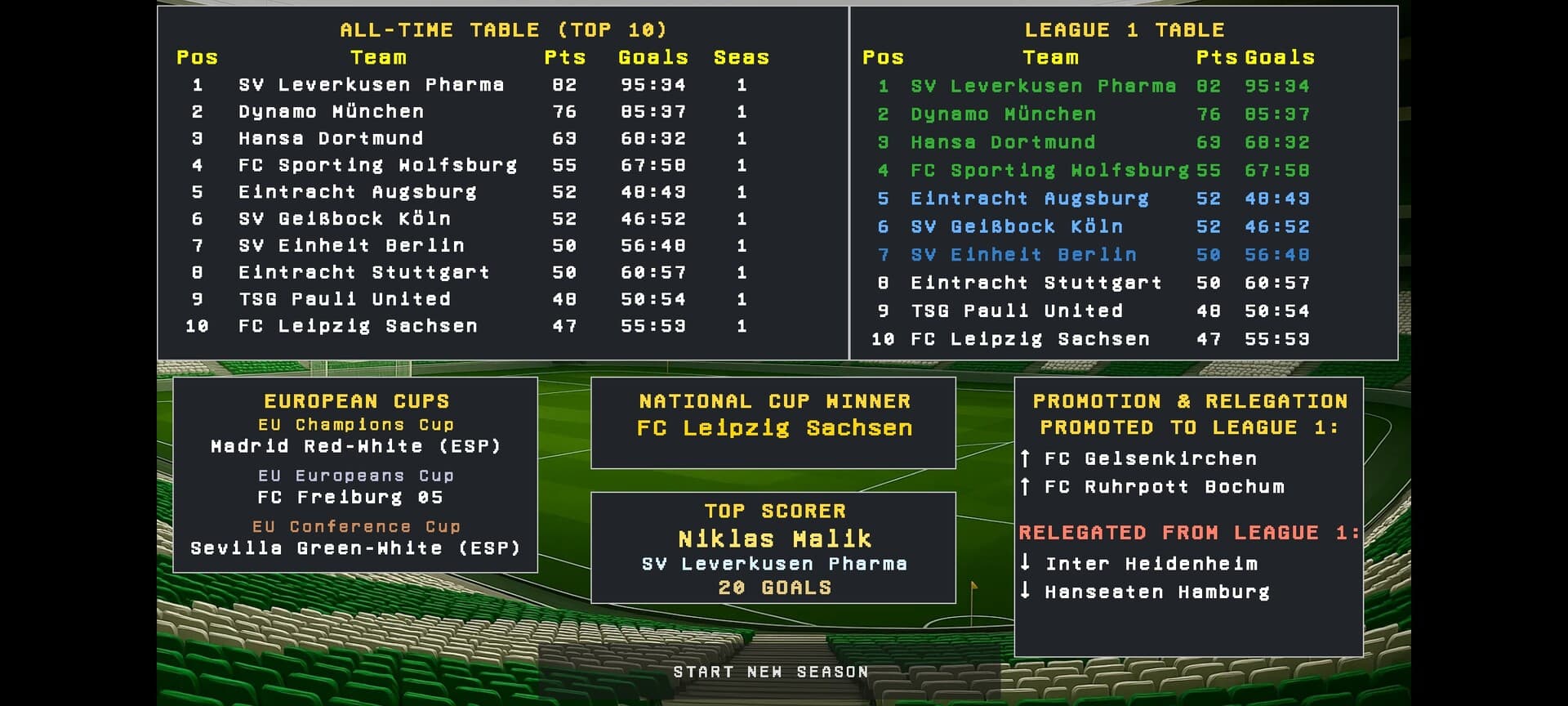Select Hansa Dortmund at position 3

click(329, 138)
